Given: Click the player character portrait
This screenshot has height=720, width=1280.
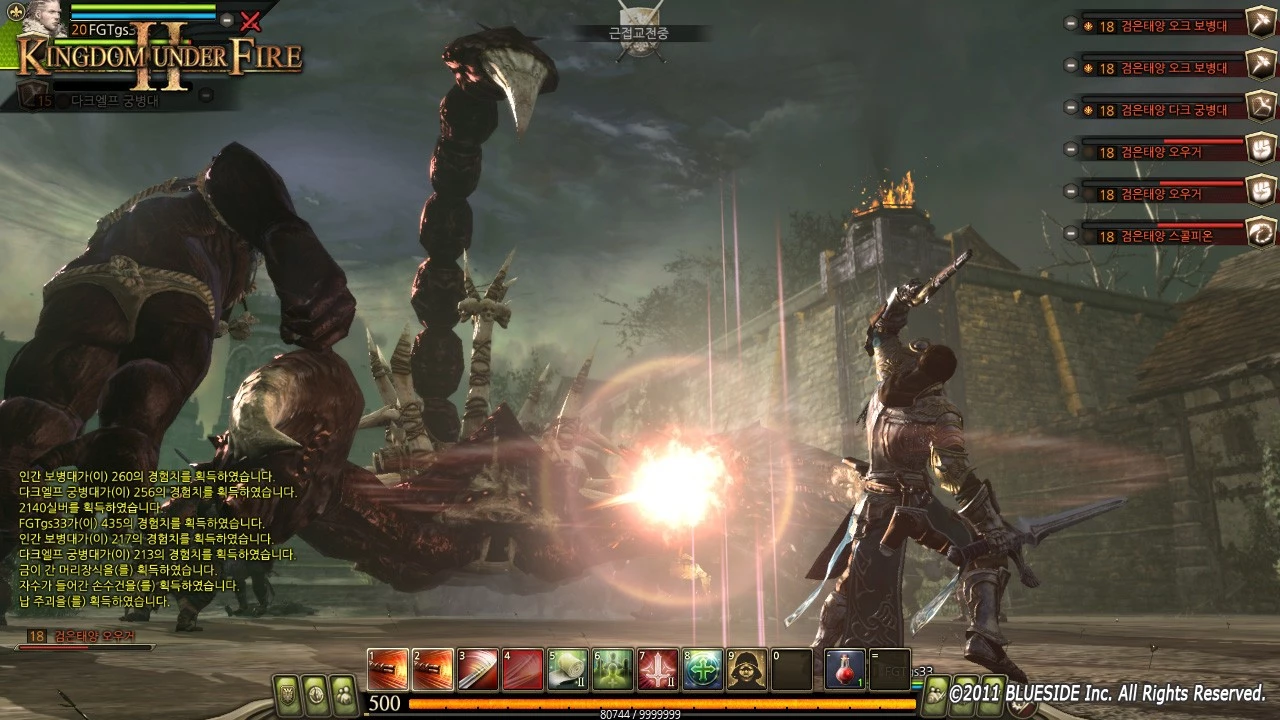Looking at the screenshot, I should 45,17.
